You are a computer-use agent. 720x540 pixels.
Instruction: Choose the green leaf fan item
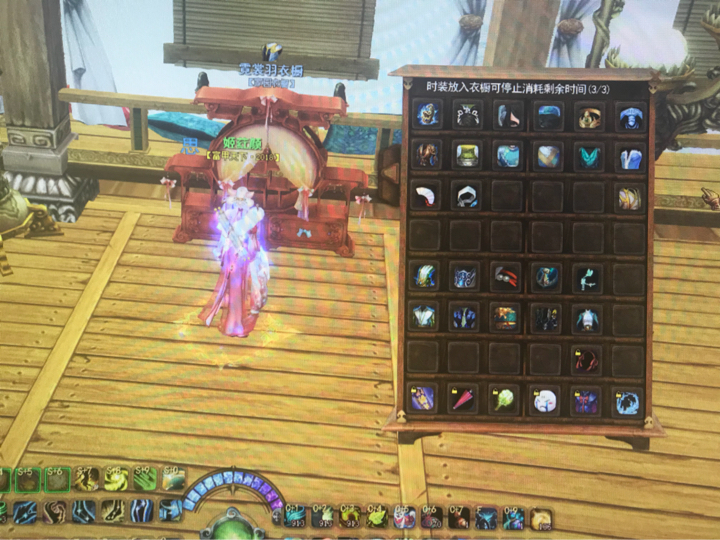503,400
